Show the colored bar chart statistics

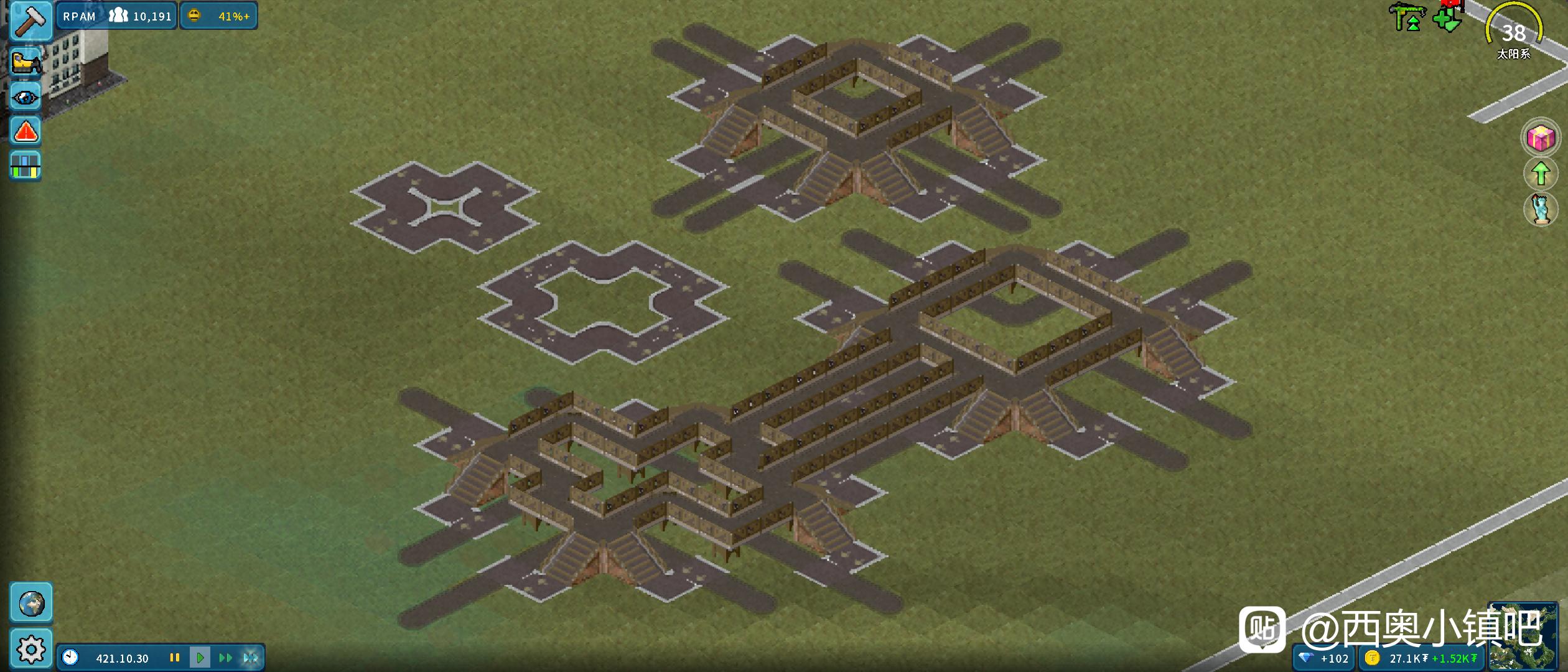click(26, 166)
